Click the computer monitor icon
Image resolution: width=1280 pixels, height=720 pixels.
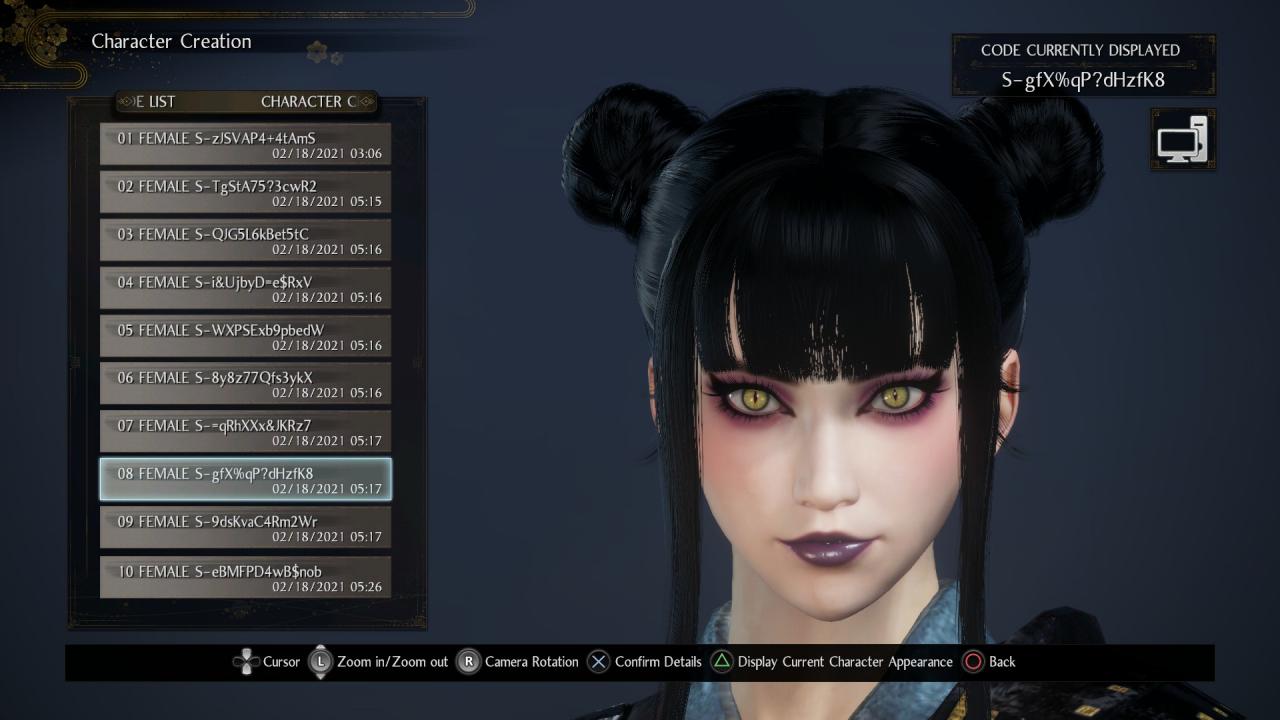[x=1182, y=140]
